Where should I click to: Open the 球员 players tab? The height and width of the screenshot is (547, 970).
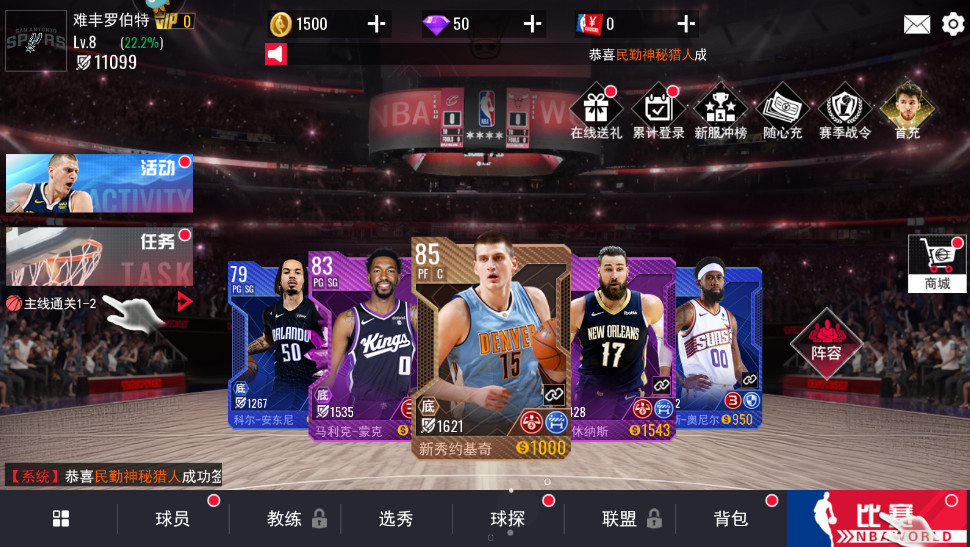coord(172,518)
